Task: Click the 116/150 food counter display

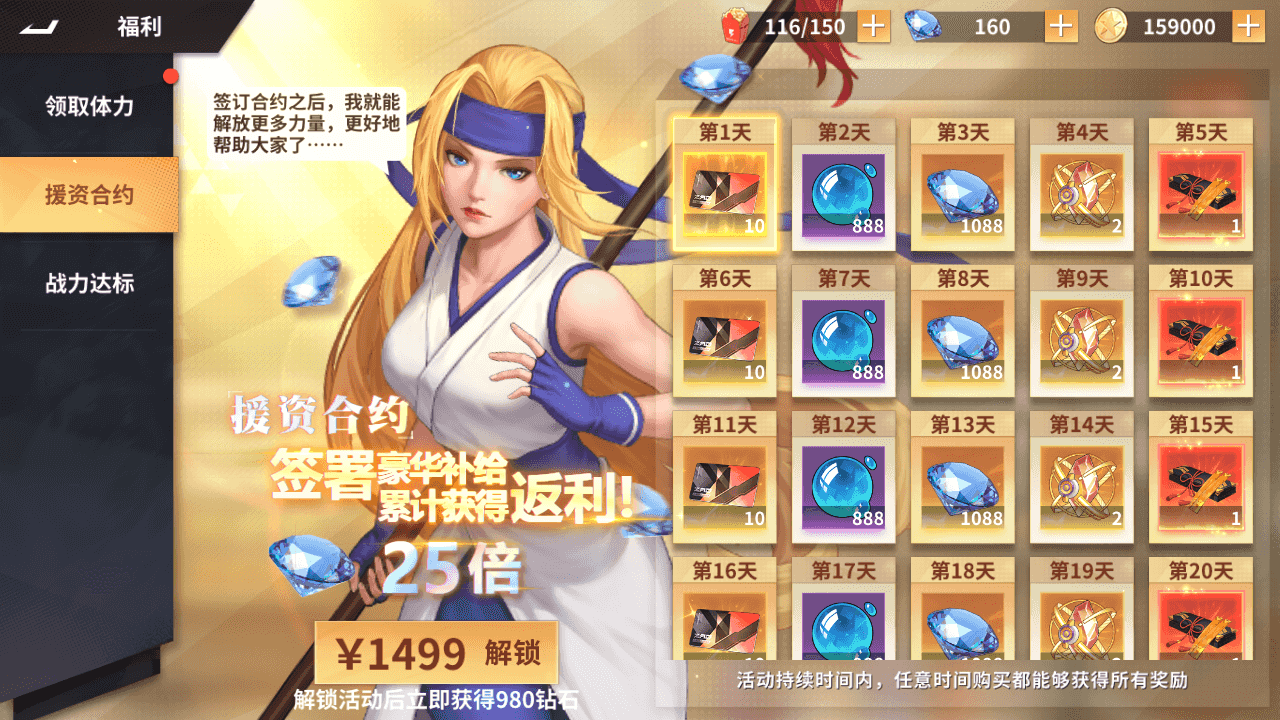Action: point(803,25)
